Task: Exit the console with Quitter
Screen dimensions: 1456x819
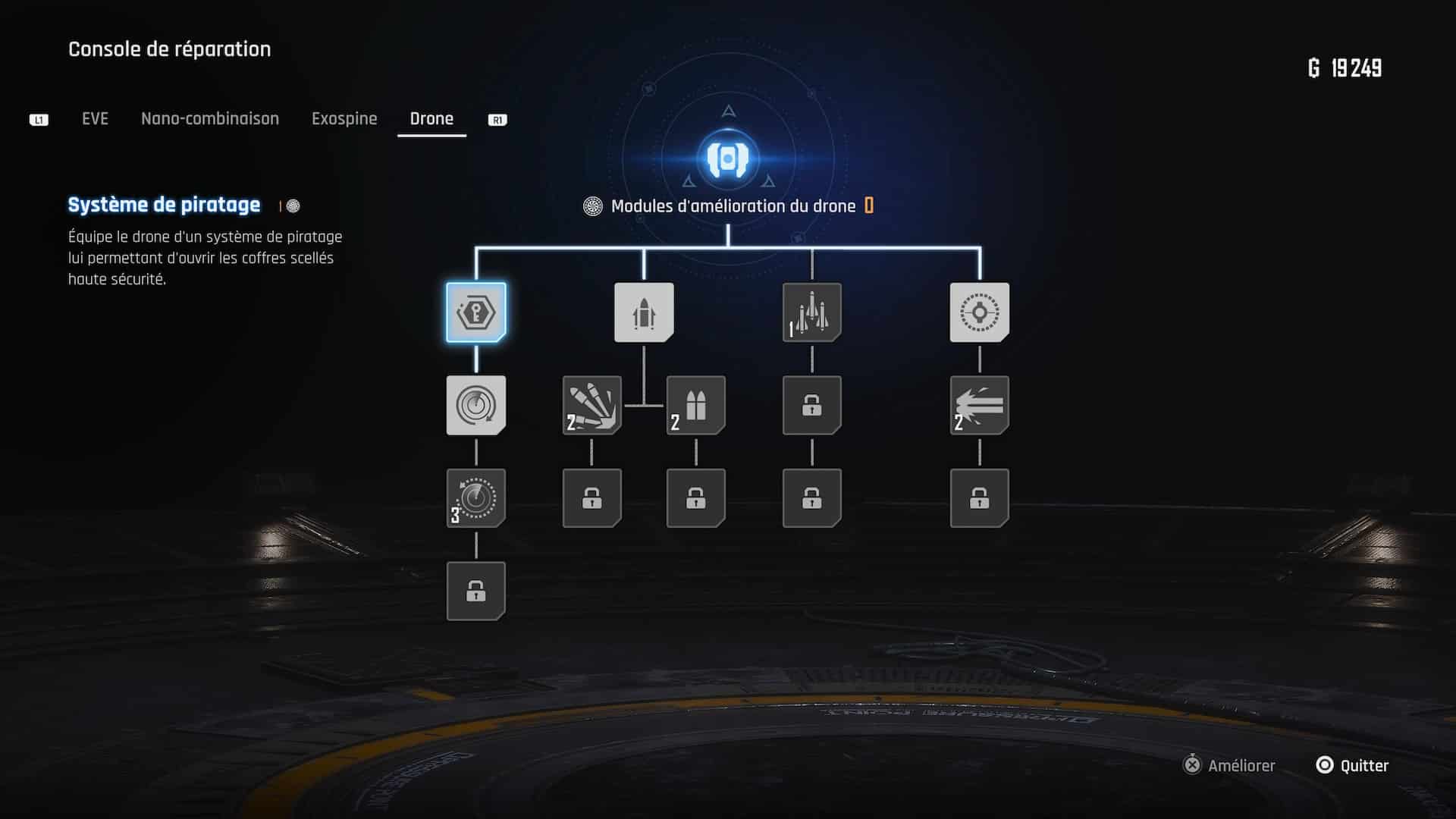Action: click(x=1353, y=766)
